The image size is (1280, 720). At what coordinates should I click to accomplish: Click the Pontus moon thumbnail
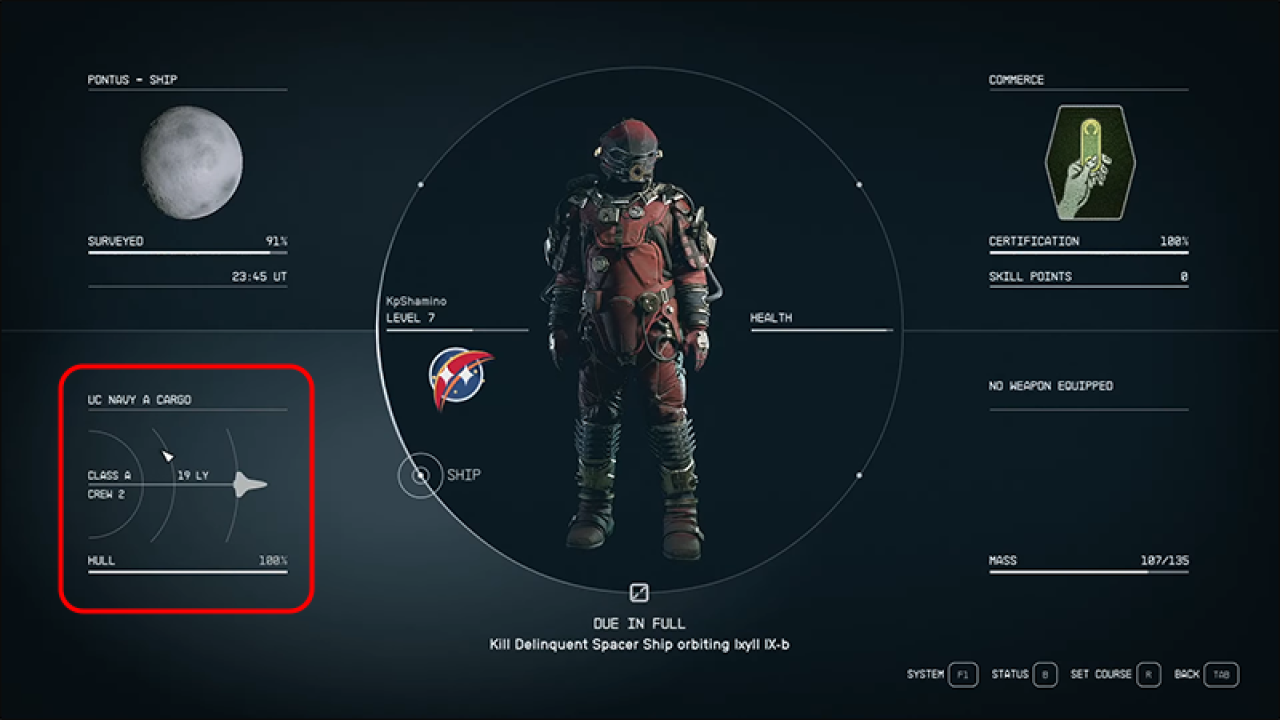tap(194, 164)
